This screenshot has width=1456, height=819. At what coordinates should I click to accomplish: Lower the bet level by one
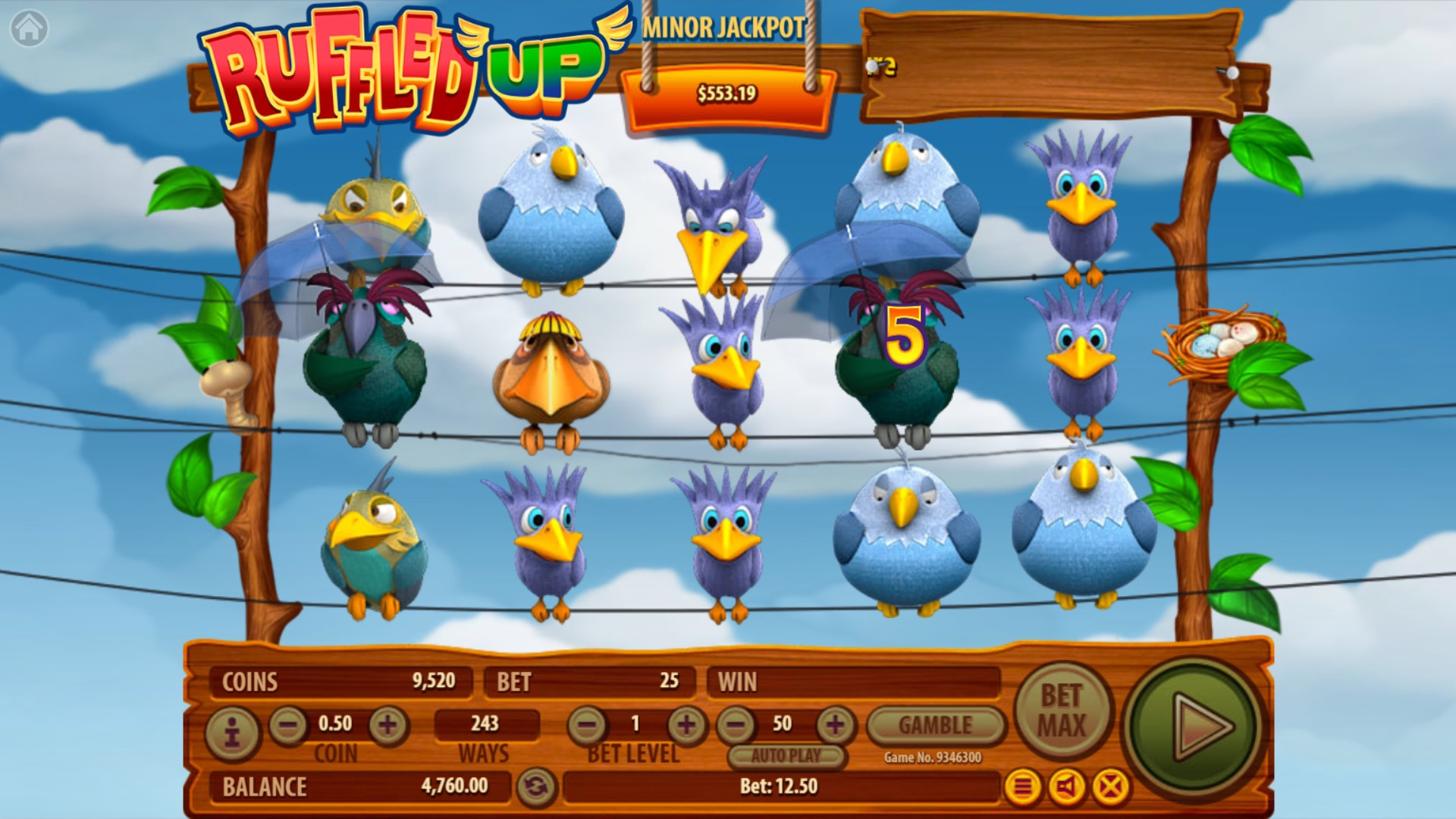pos(587,725)
